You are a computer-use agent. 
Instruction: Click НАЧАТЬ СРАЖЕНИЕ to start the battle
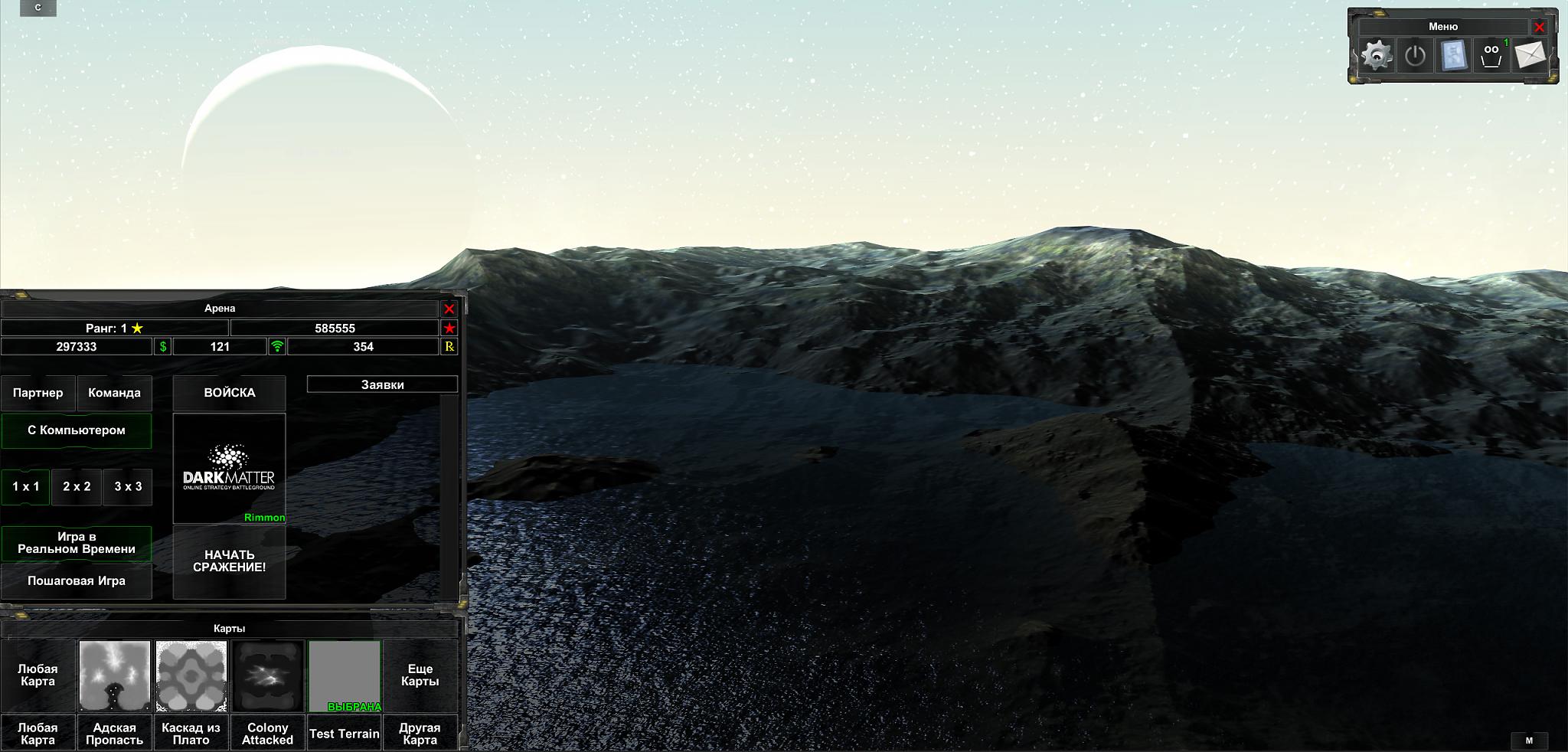tap(230, 561)
